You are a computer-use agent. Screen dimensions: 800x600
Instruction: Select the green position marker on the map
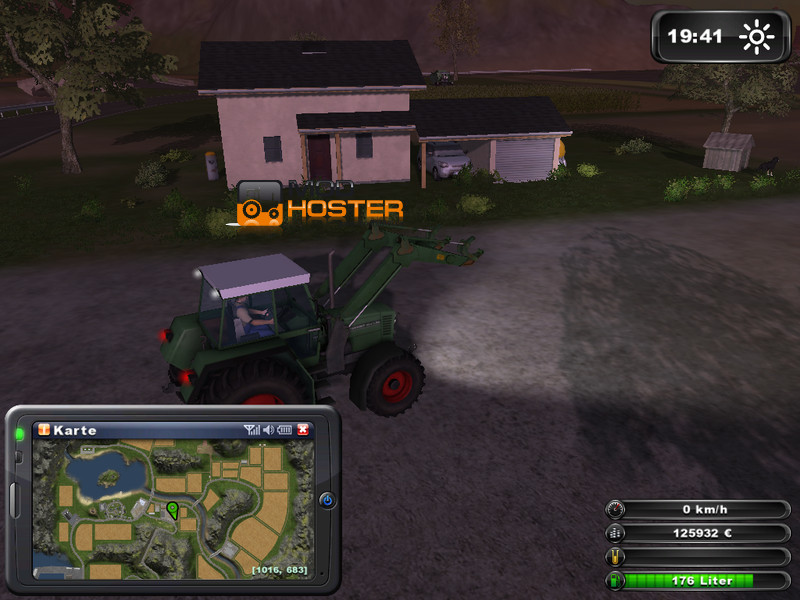point(172,510)
